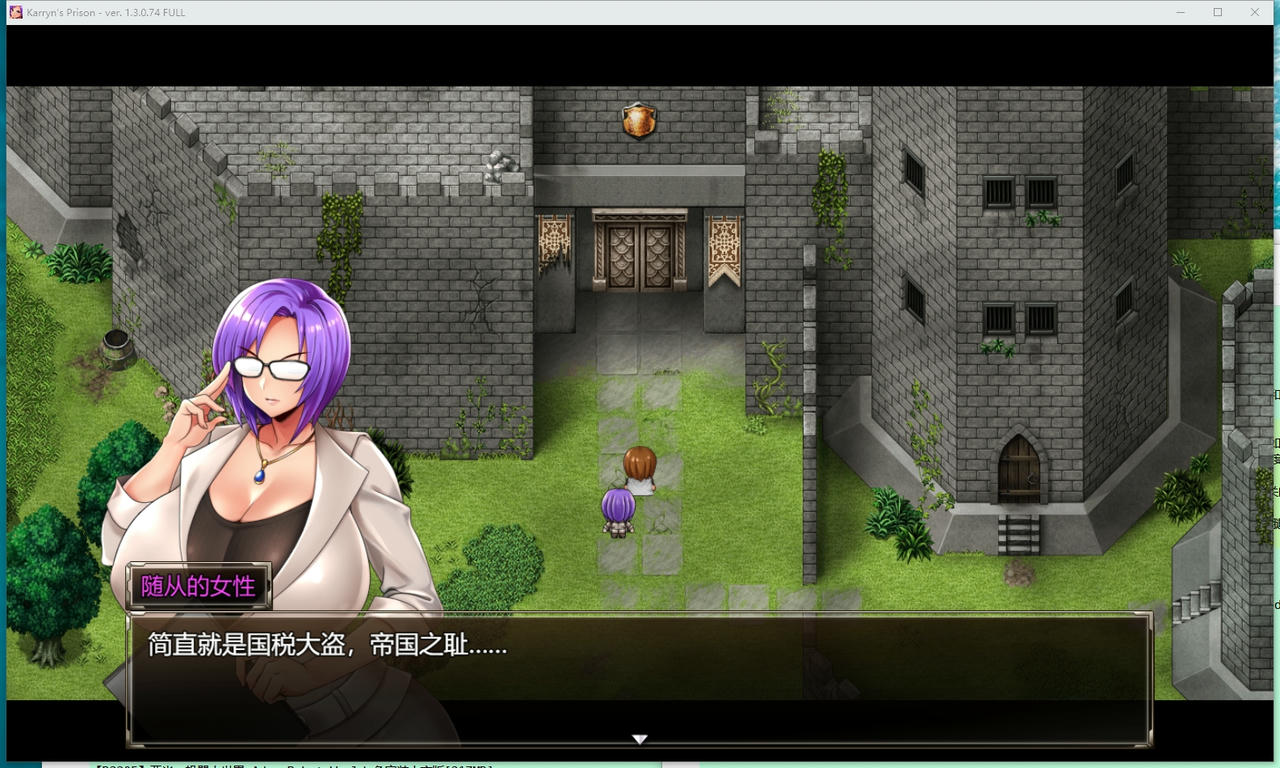Image resolution: width=1280 pixels, height=768 pixels.
Task: Click the continue arrow below the dialogue text
Action: (639, 739)
